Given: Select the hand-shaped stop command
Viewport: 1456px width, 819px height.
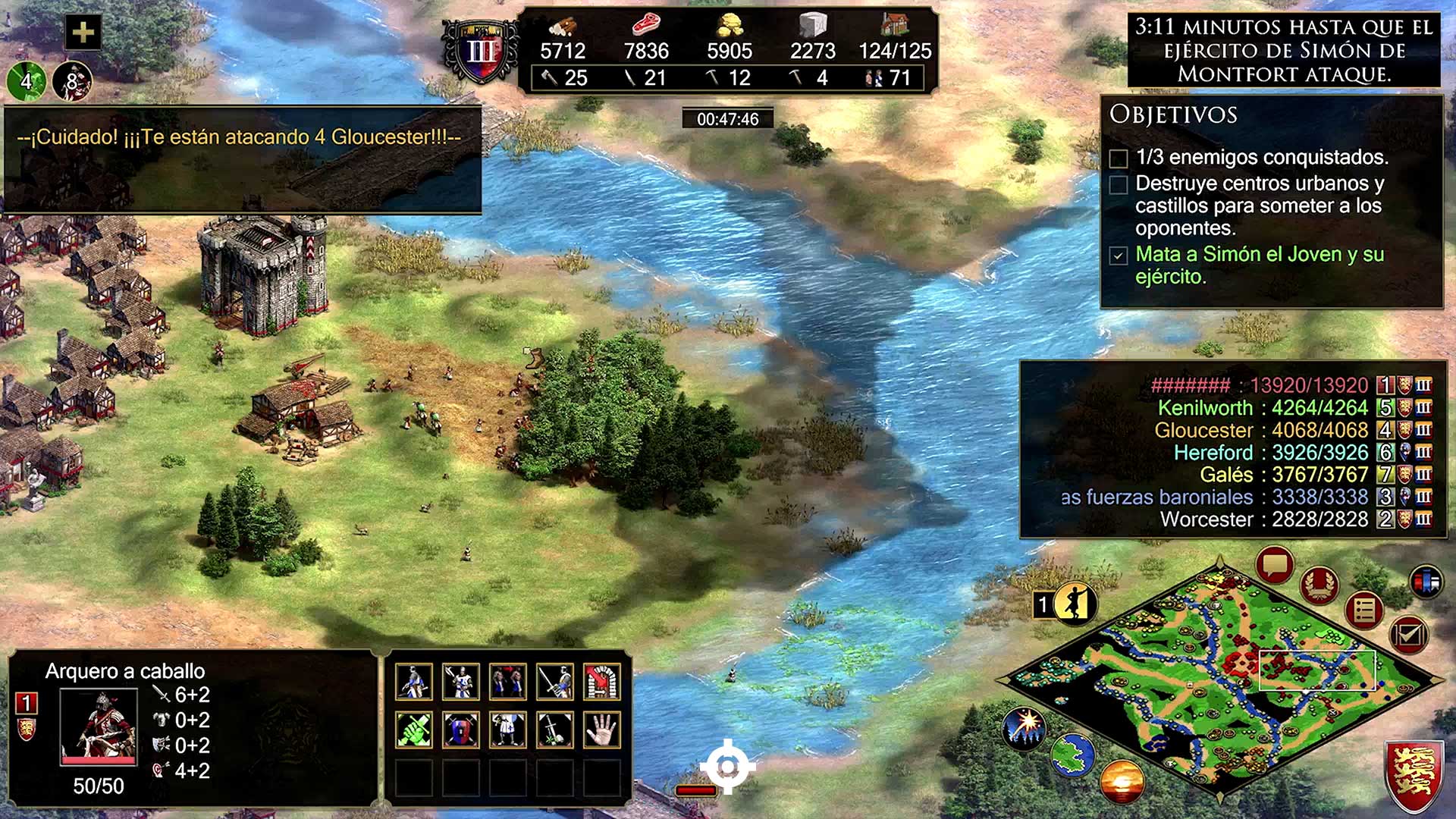Looking at the screenshot, I should 602,730.
